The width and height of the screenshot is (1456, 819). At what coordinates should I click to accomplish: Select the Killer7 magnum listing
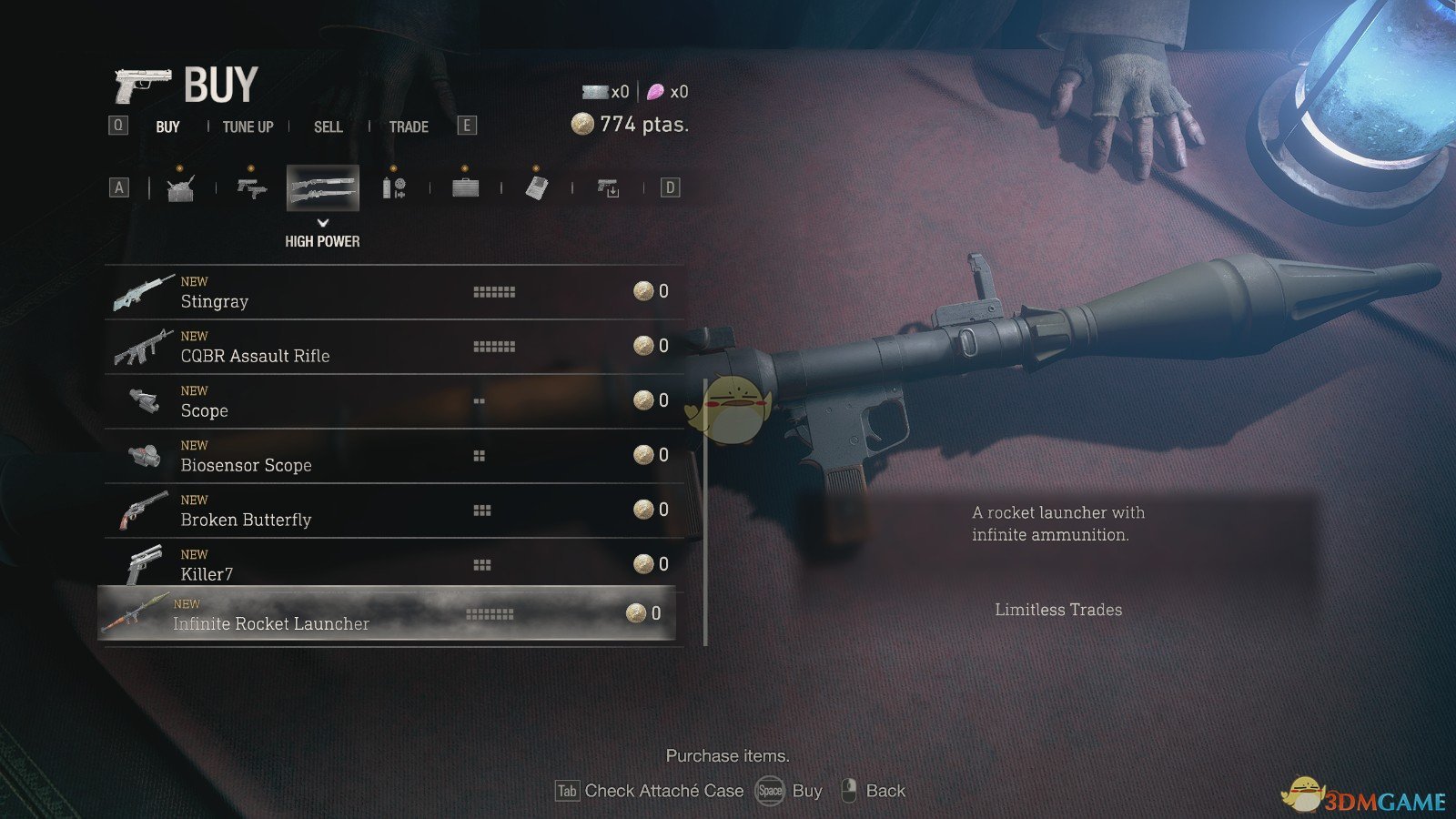391,565
